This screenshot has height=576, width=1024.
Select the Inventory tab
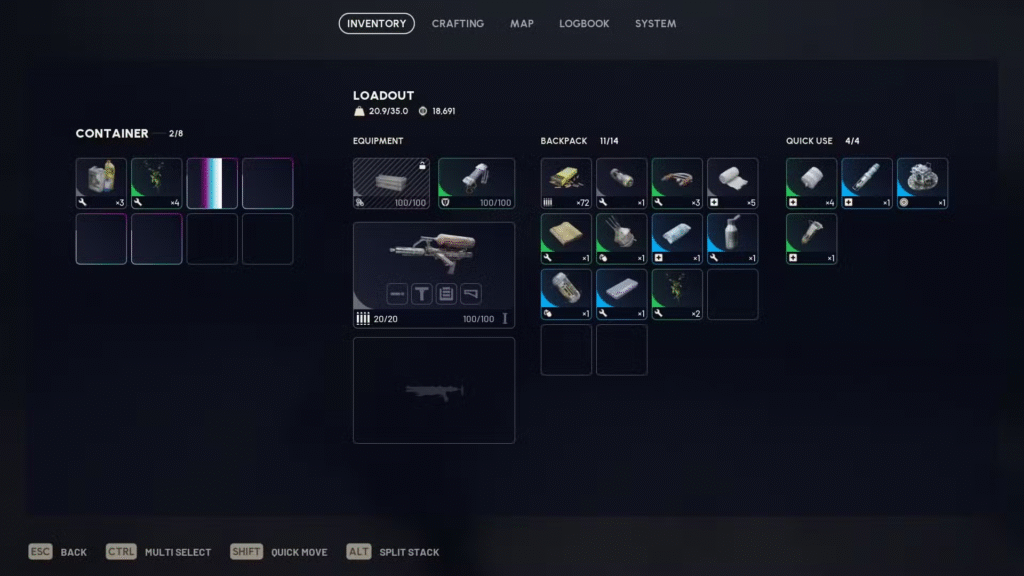tap(376, 23)
